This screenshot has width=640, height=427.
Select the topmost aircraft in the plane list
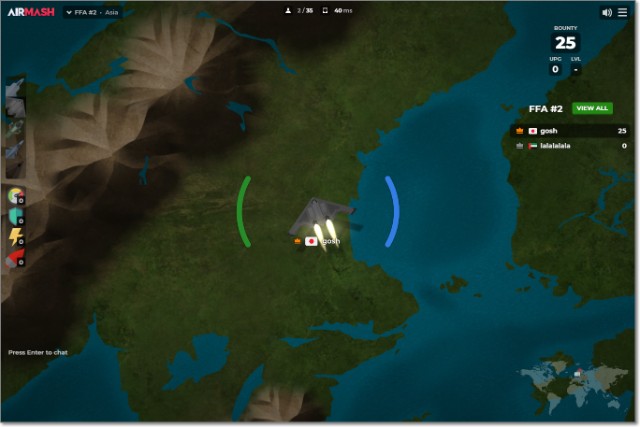tap(14, 89)
